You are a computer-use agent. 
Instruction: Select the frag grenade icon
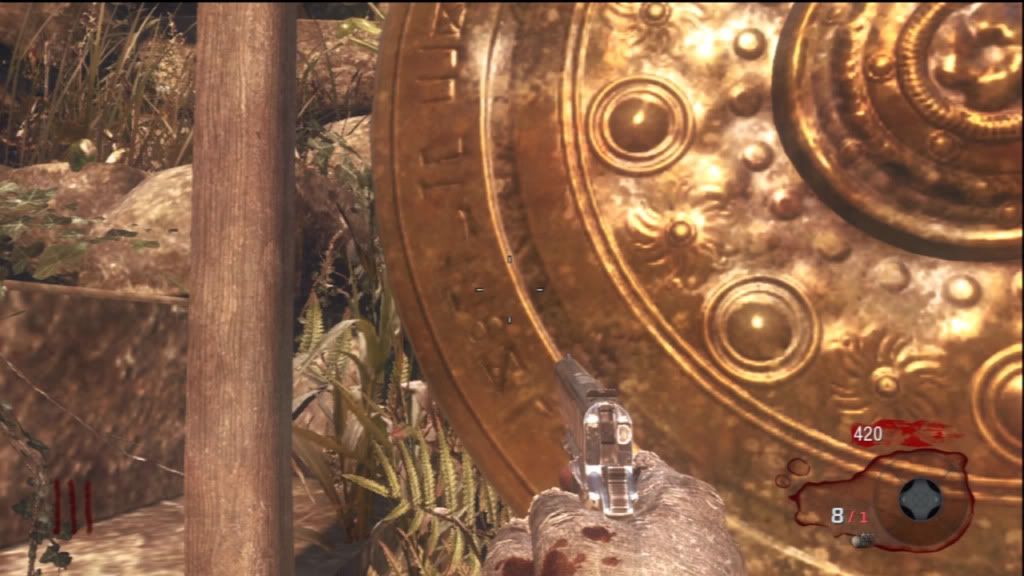tap(862, 540)
